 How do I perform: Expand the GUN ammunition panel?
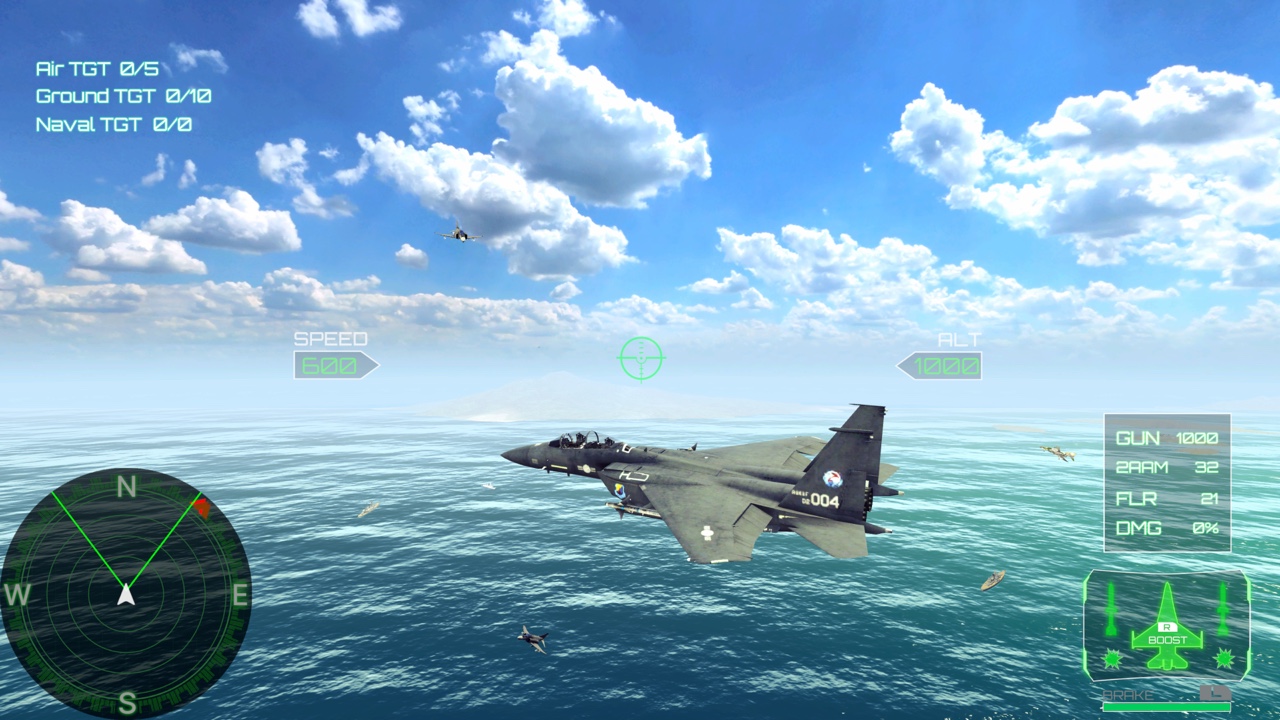1165,438
